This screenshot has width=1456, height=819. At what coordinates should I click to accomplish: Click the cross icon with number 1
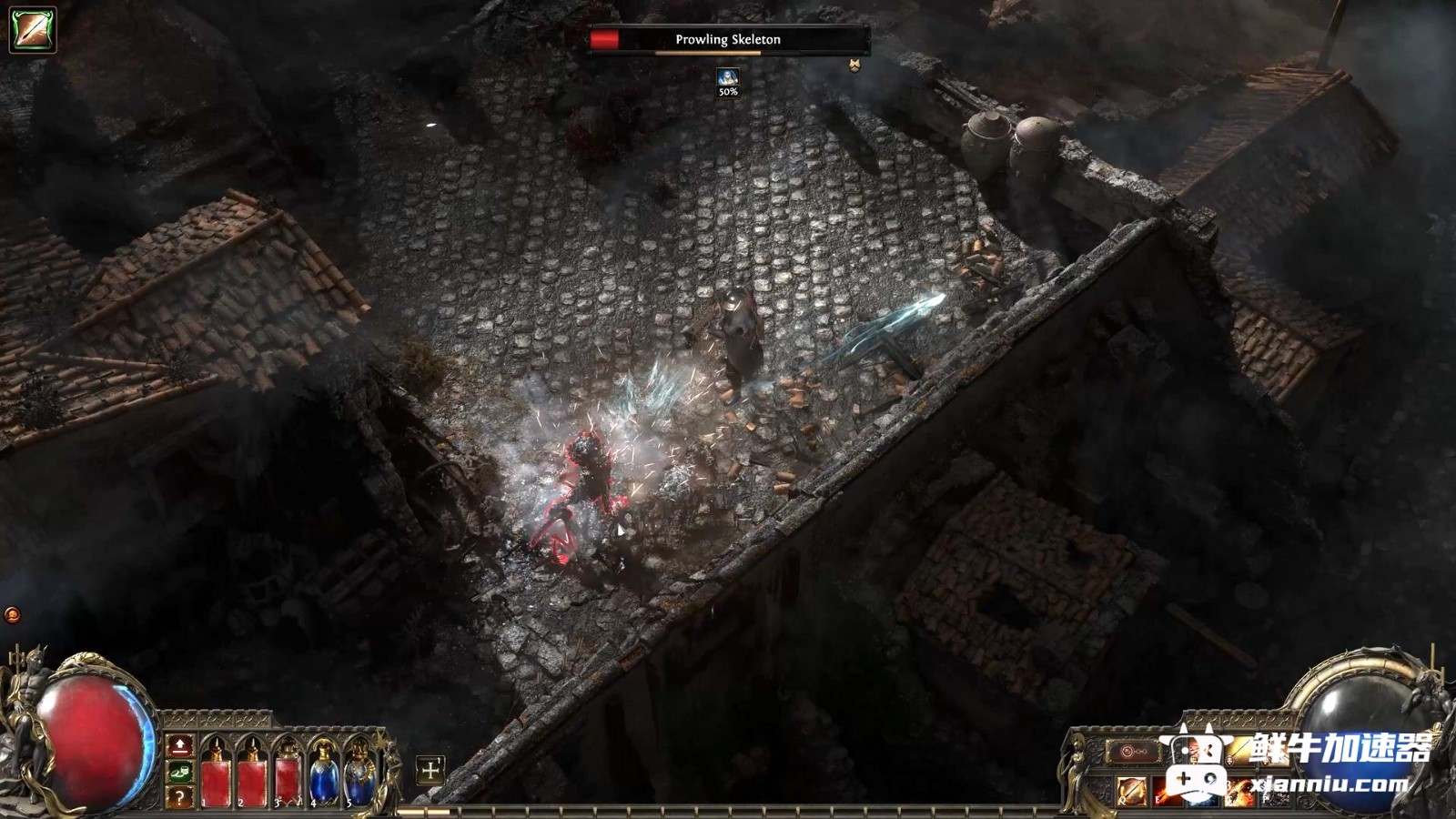(430, 771)
